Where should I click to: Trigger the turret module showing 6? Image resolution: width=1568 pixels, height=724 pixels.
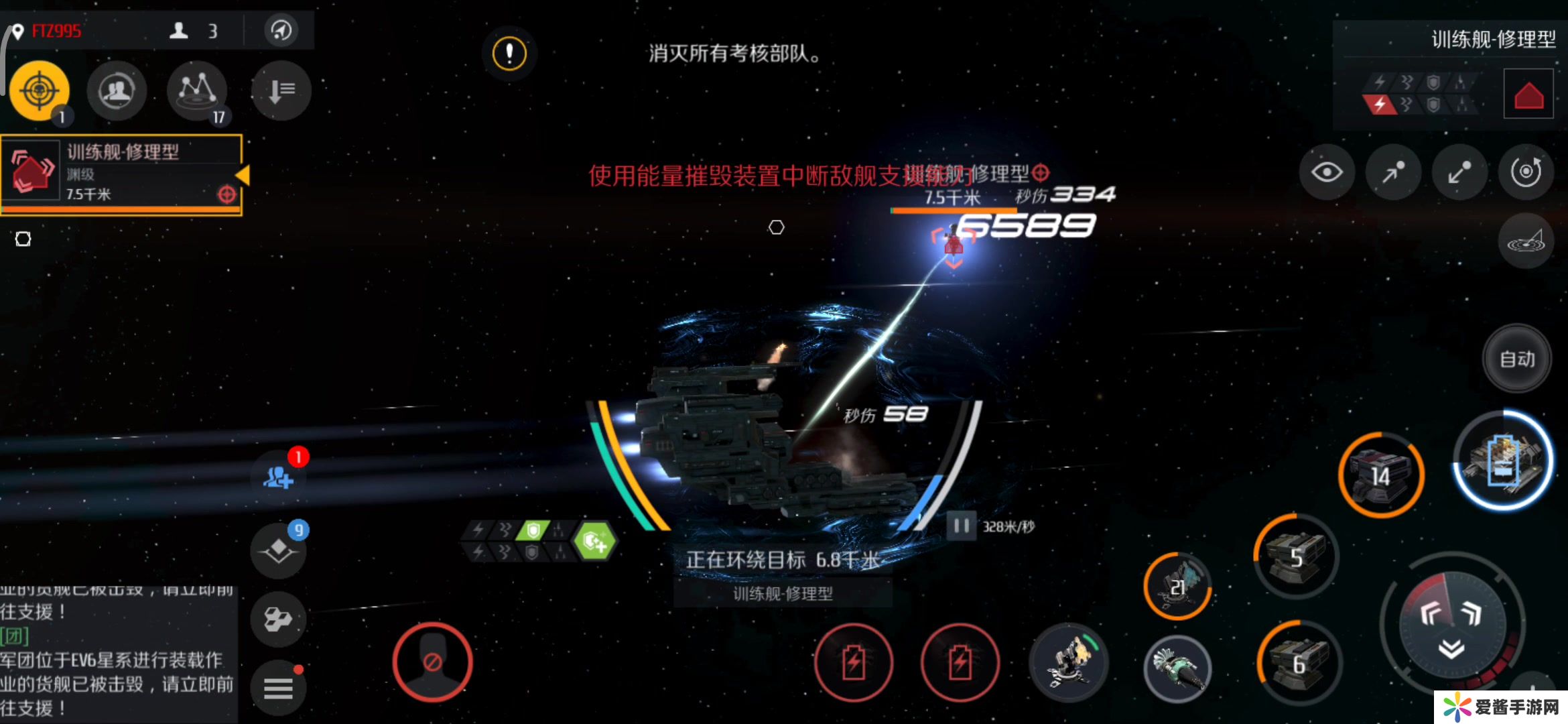[x=1299, y=663]
